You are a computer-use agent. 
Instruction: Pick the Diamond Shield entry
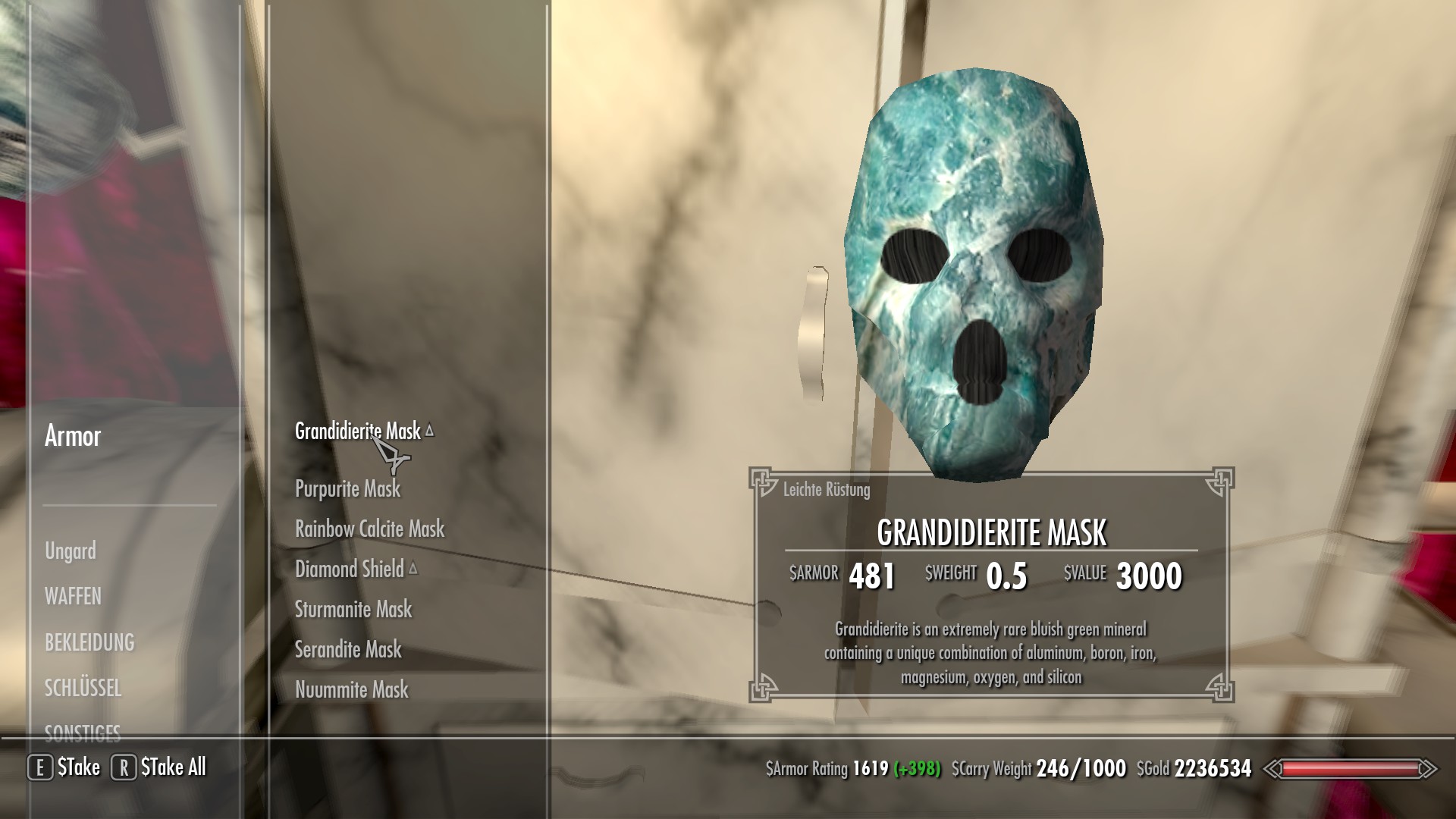pos(350,570)
